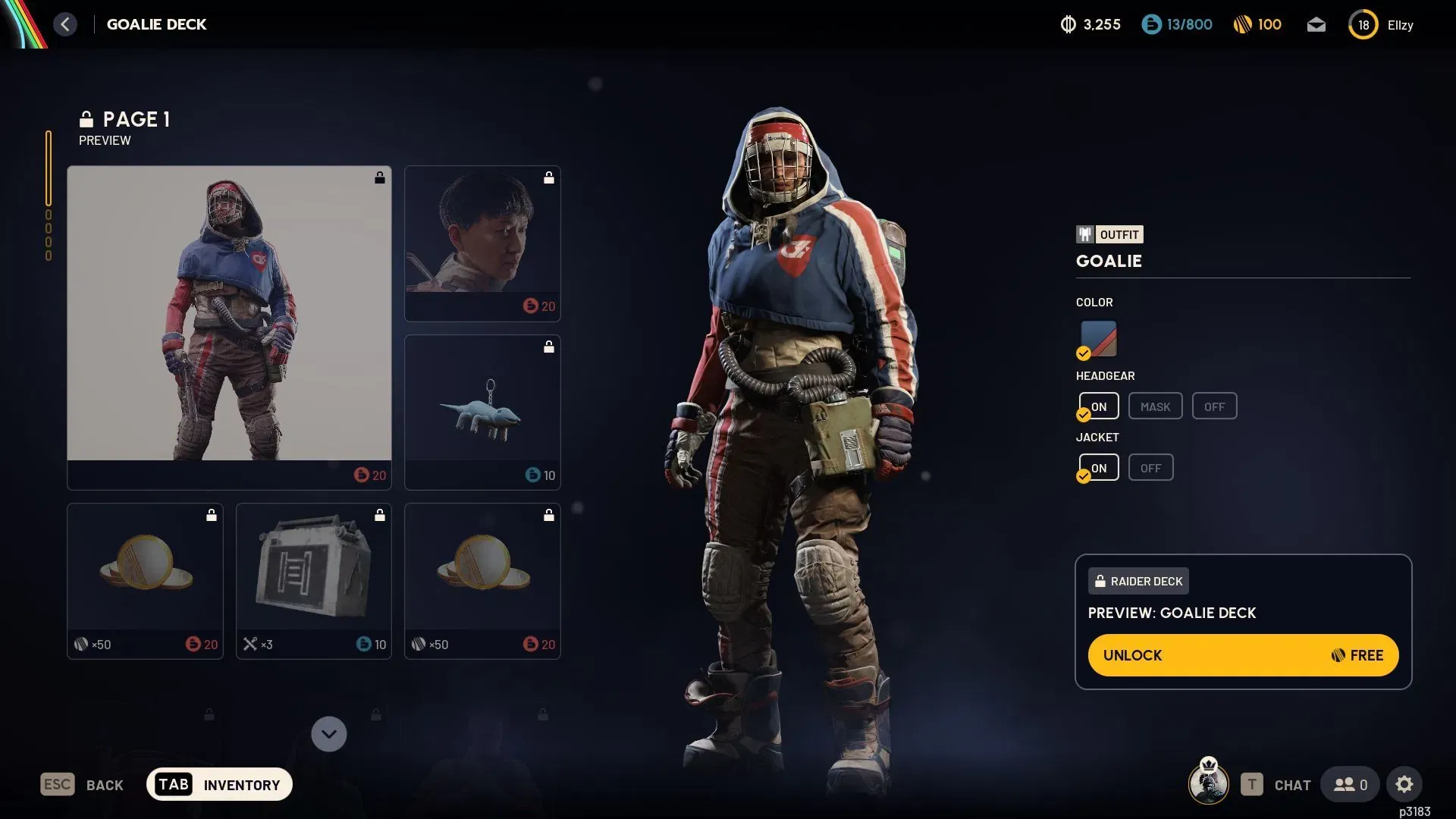Expand next page with down chevron
Image resolution: width=1456 pixels, height=819 pixels.
(x=328, y=734)
